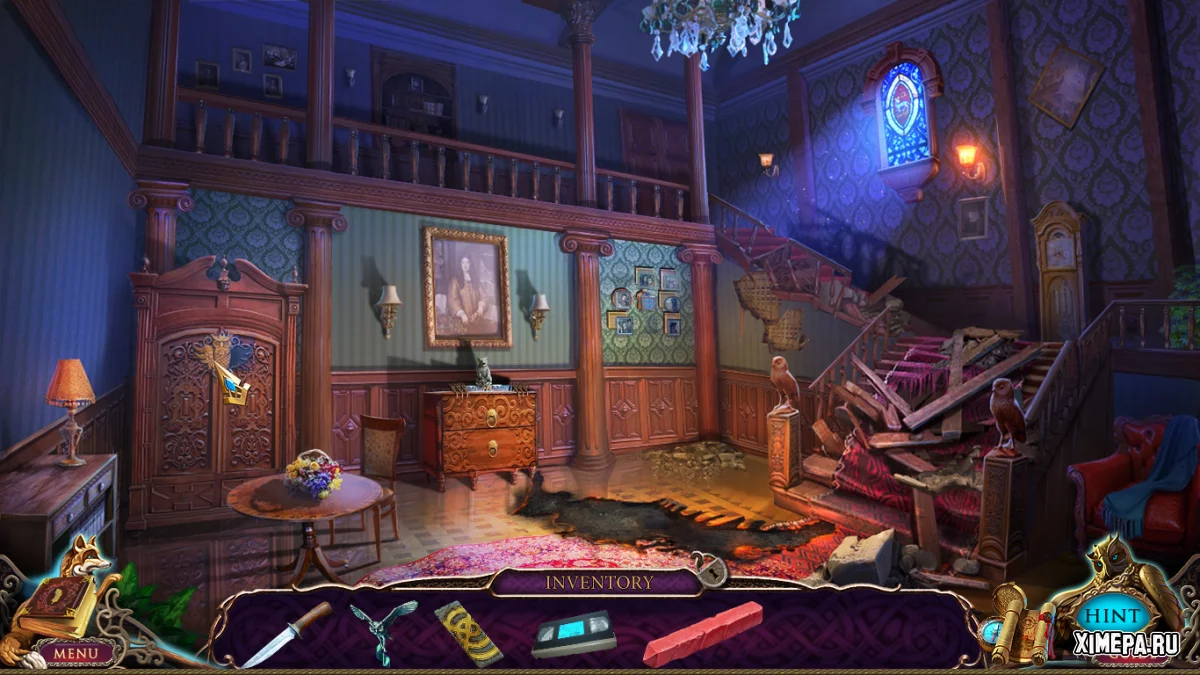Choose the VHS cassette tape item
Image resolution: width=1200 pixels, height=675 pixels.
(573, 632)
